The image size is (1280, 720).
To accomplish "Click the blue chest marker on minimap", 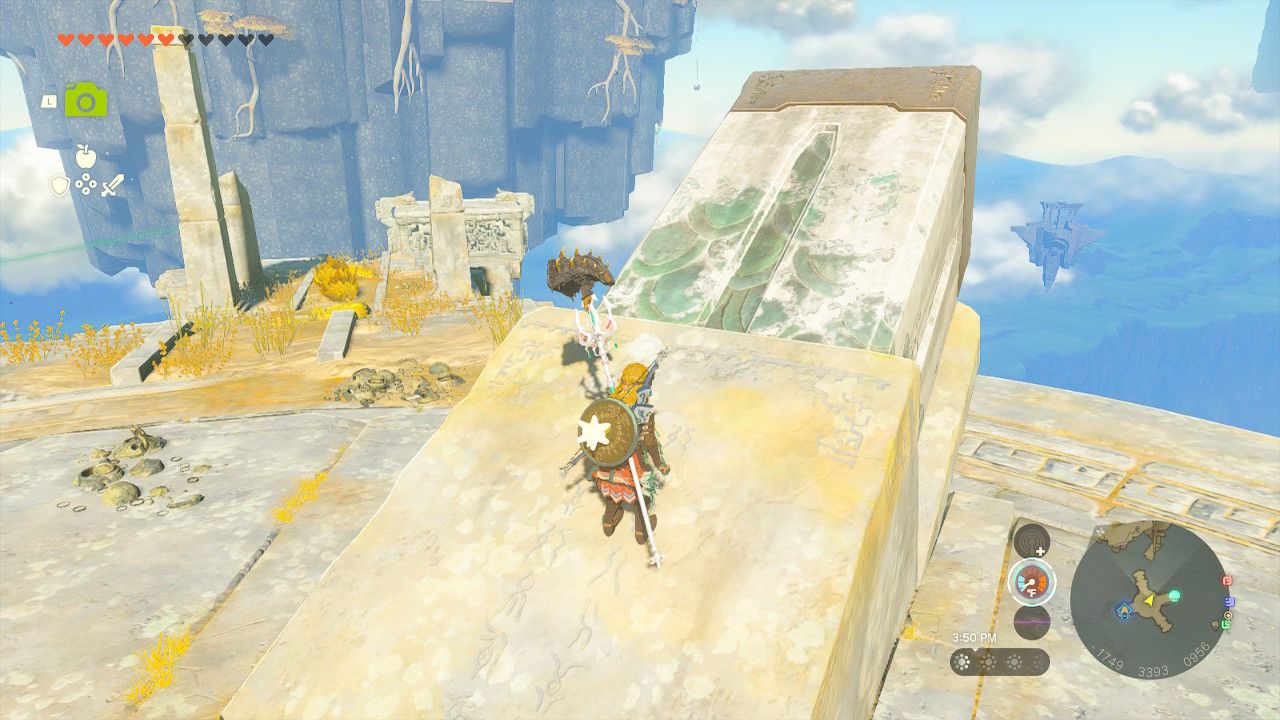I will [1124, 611].
